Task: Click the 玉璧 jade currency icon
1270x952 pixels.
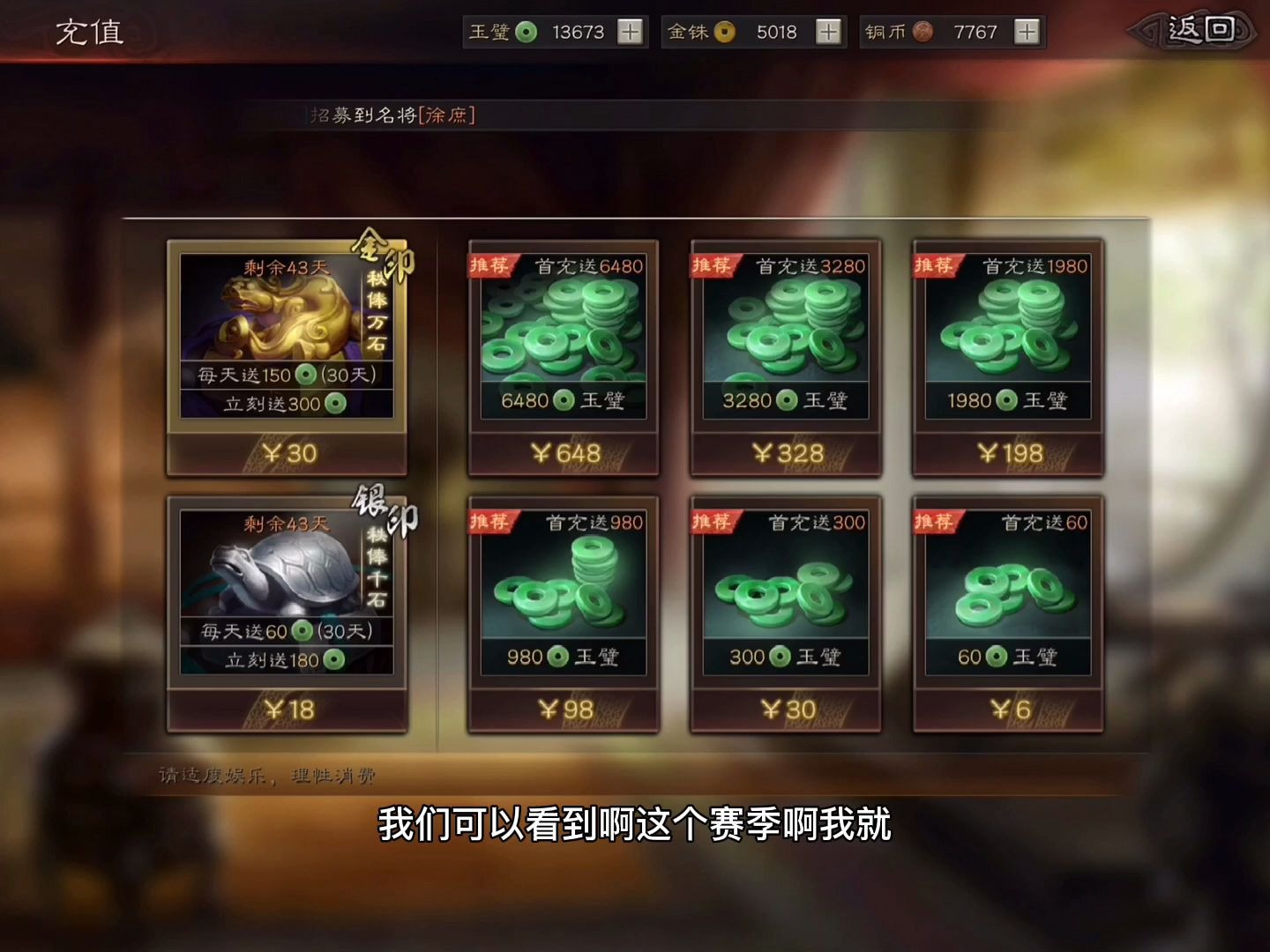Action: tap(527, 32)
